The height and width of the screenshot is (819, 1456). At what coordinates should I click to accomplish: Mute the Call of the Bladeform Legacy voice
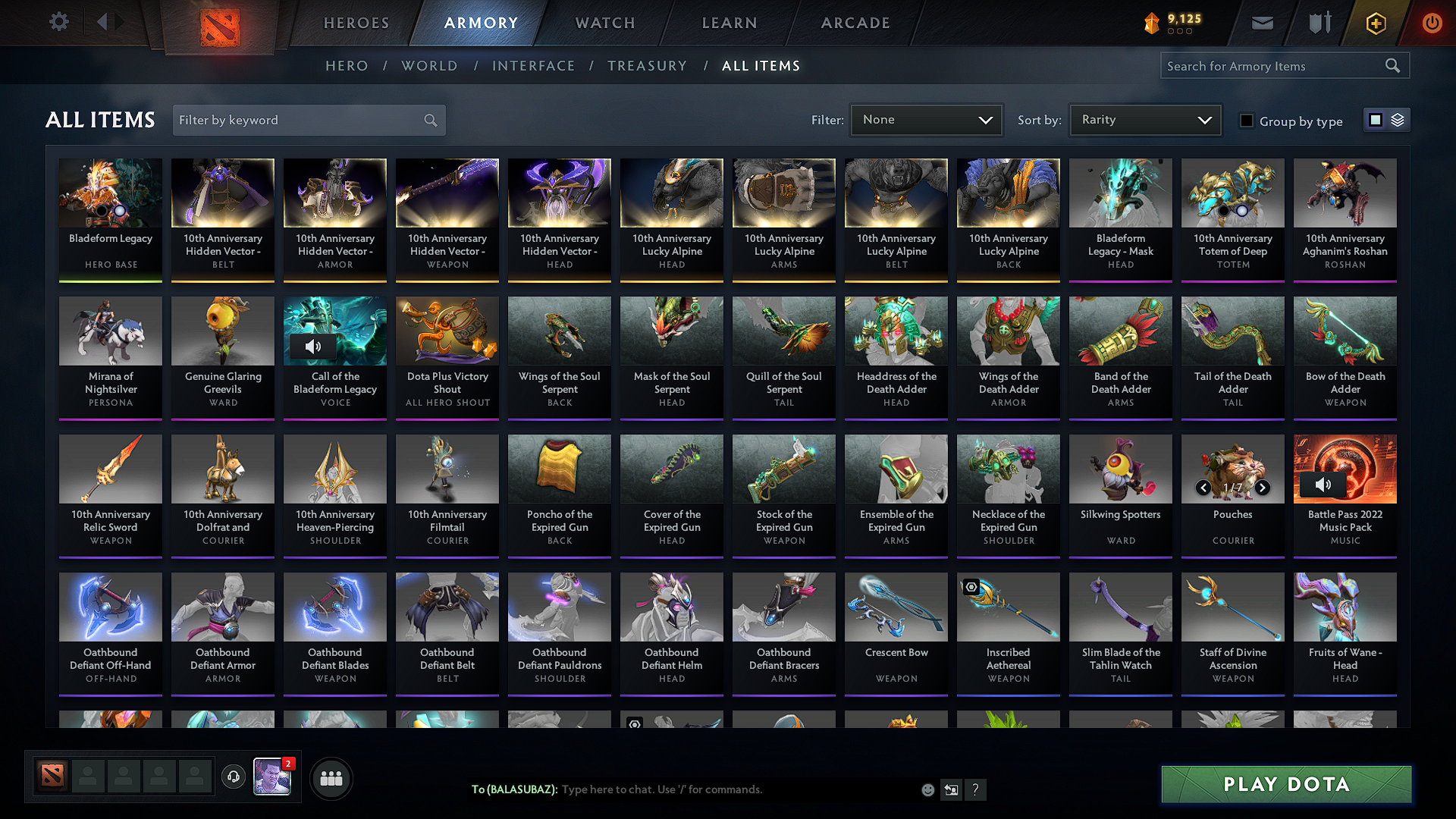coord(313,347)
